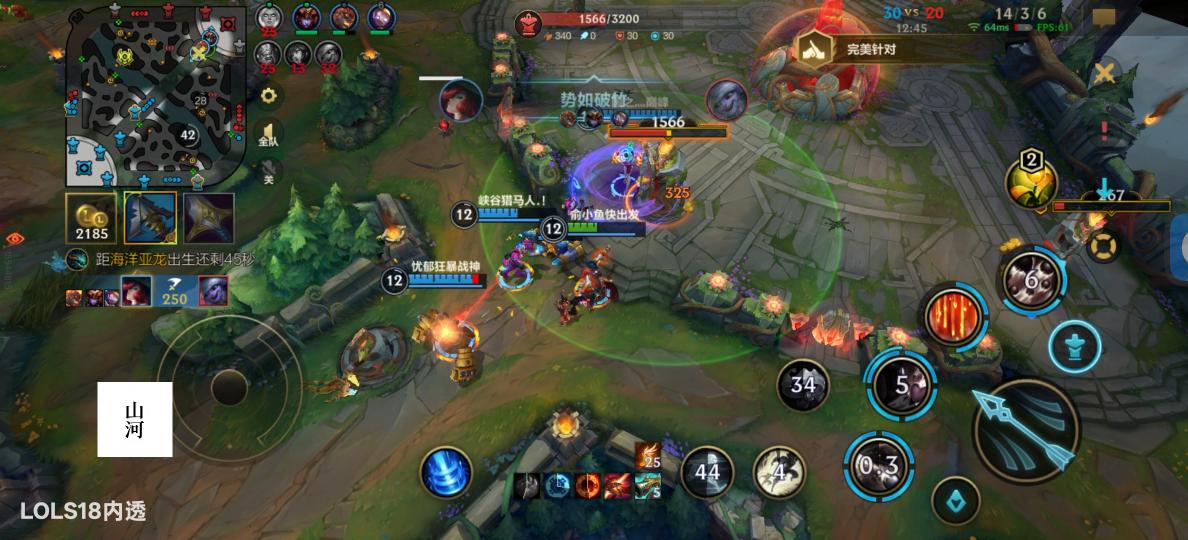Cast the blue swirling portal summoner spell

[446, 471]
